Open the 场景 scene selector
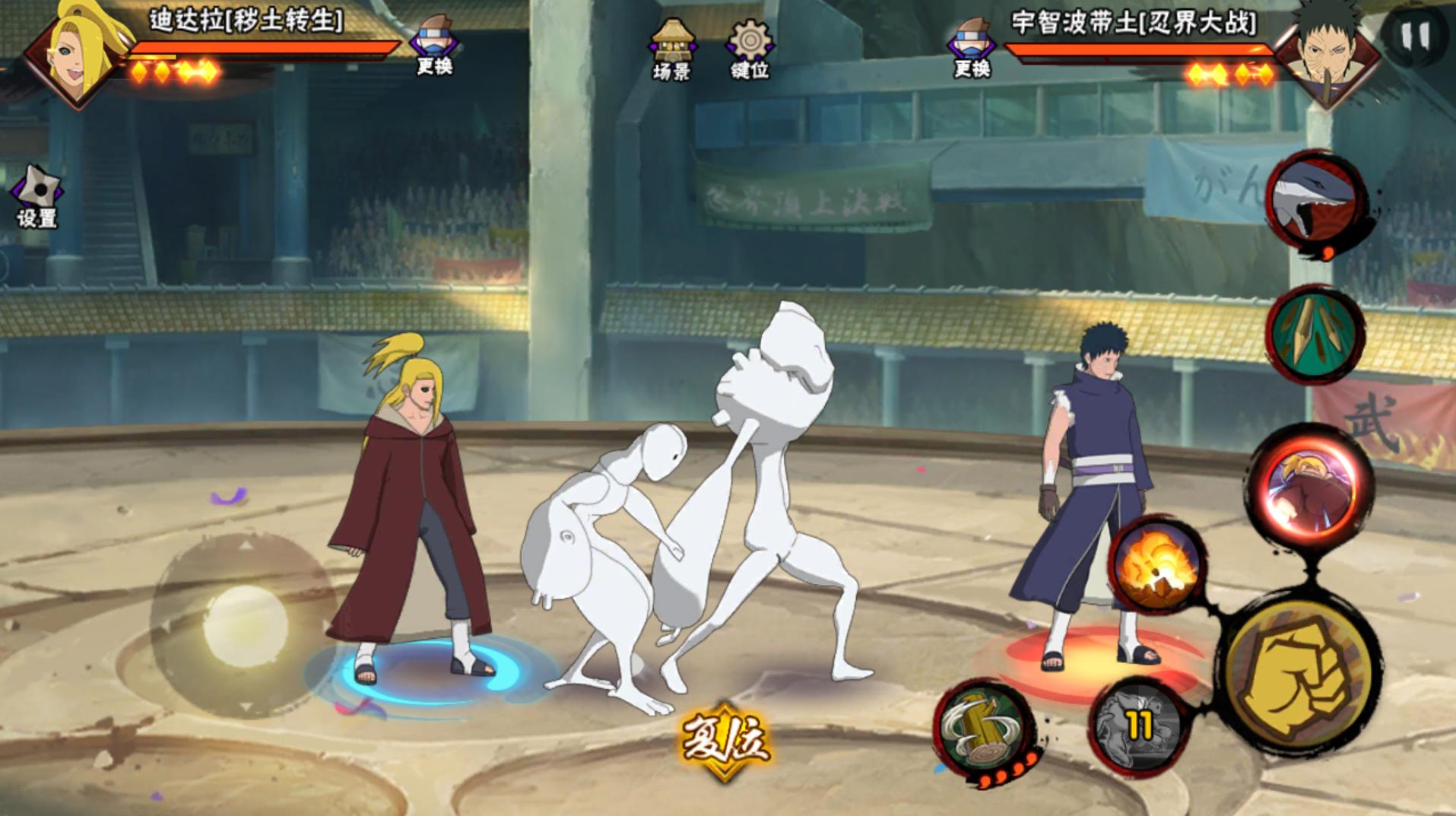This screenshot has width=1456, height=816. click(671, 49)
